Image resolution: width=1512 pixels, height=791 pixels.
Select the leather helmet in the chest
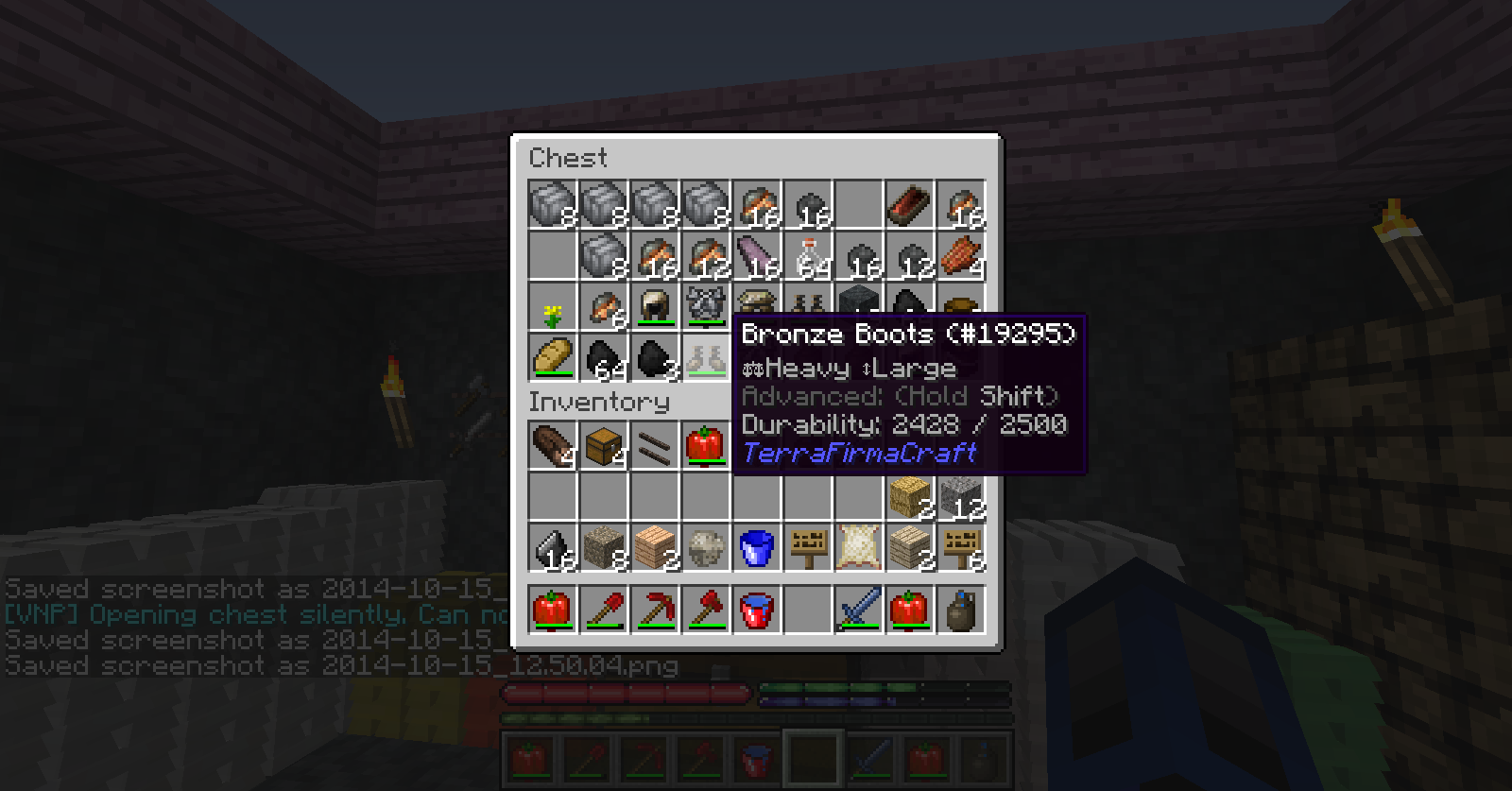655,308
